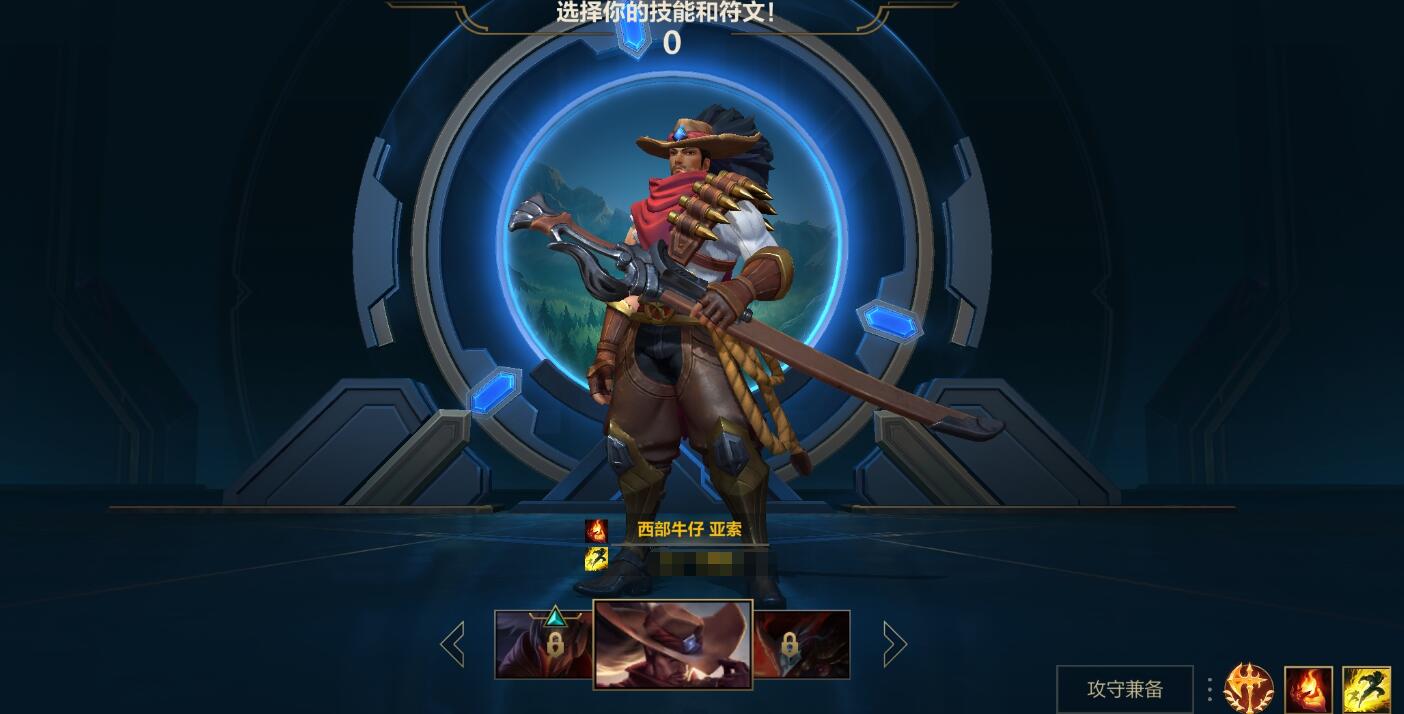Select the High Noon Yasuo skin thumbnail

pos(673,644)
